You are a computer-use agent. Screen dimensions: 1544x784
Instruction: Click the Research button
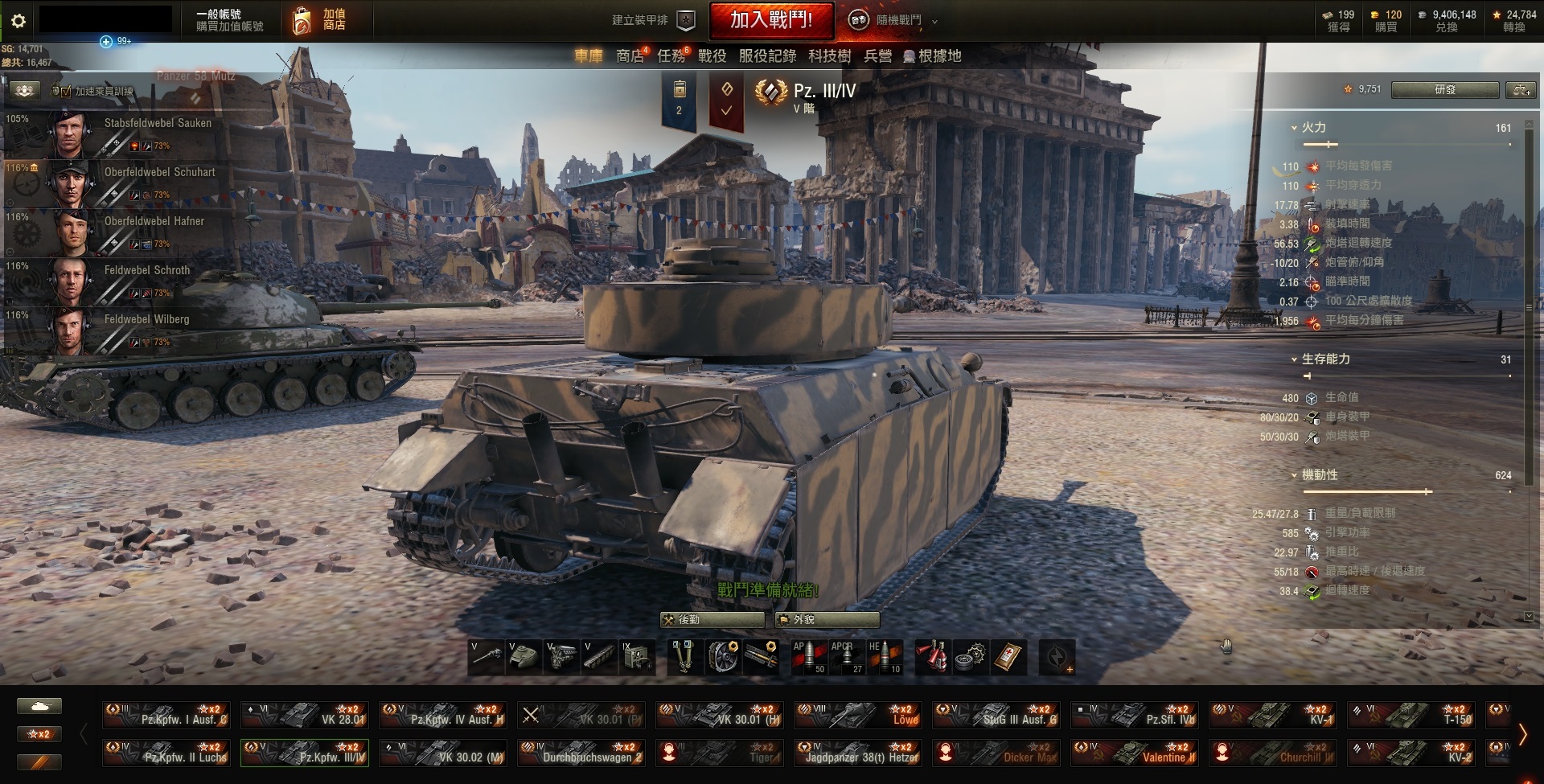click(1444, 89)
